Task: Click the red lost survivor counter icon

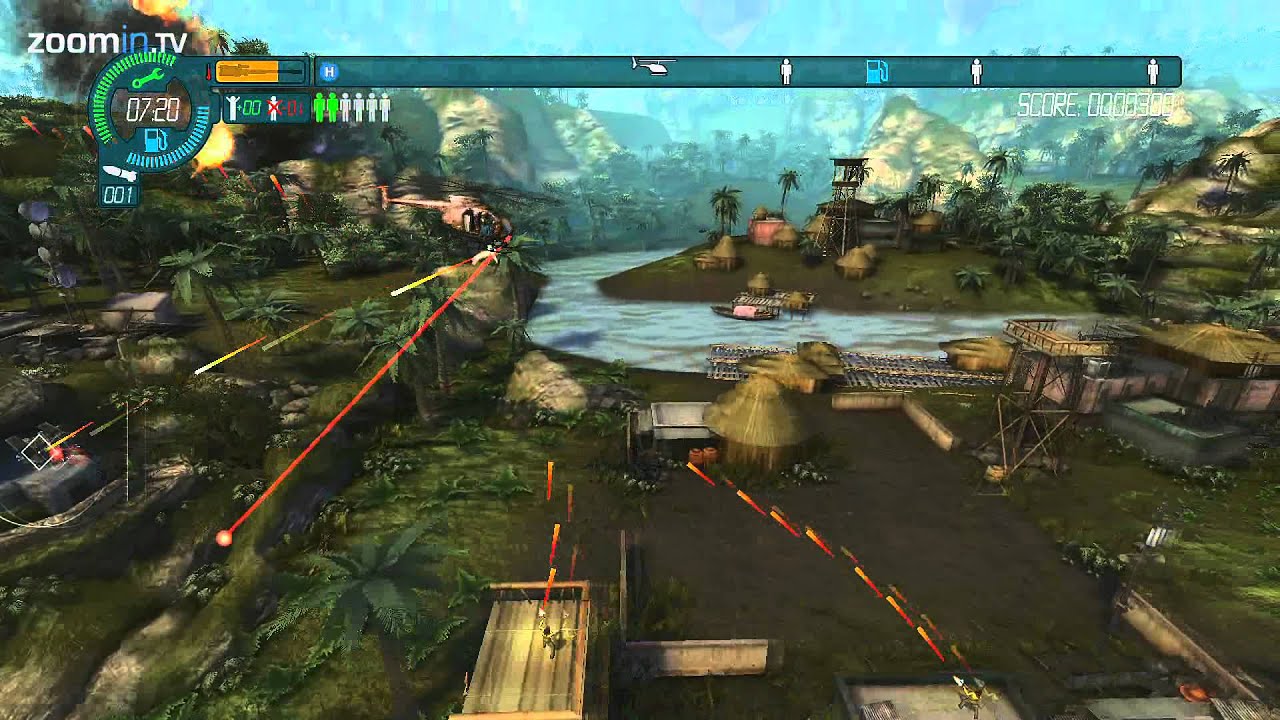Action: (272, 108)
